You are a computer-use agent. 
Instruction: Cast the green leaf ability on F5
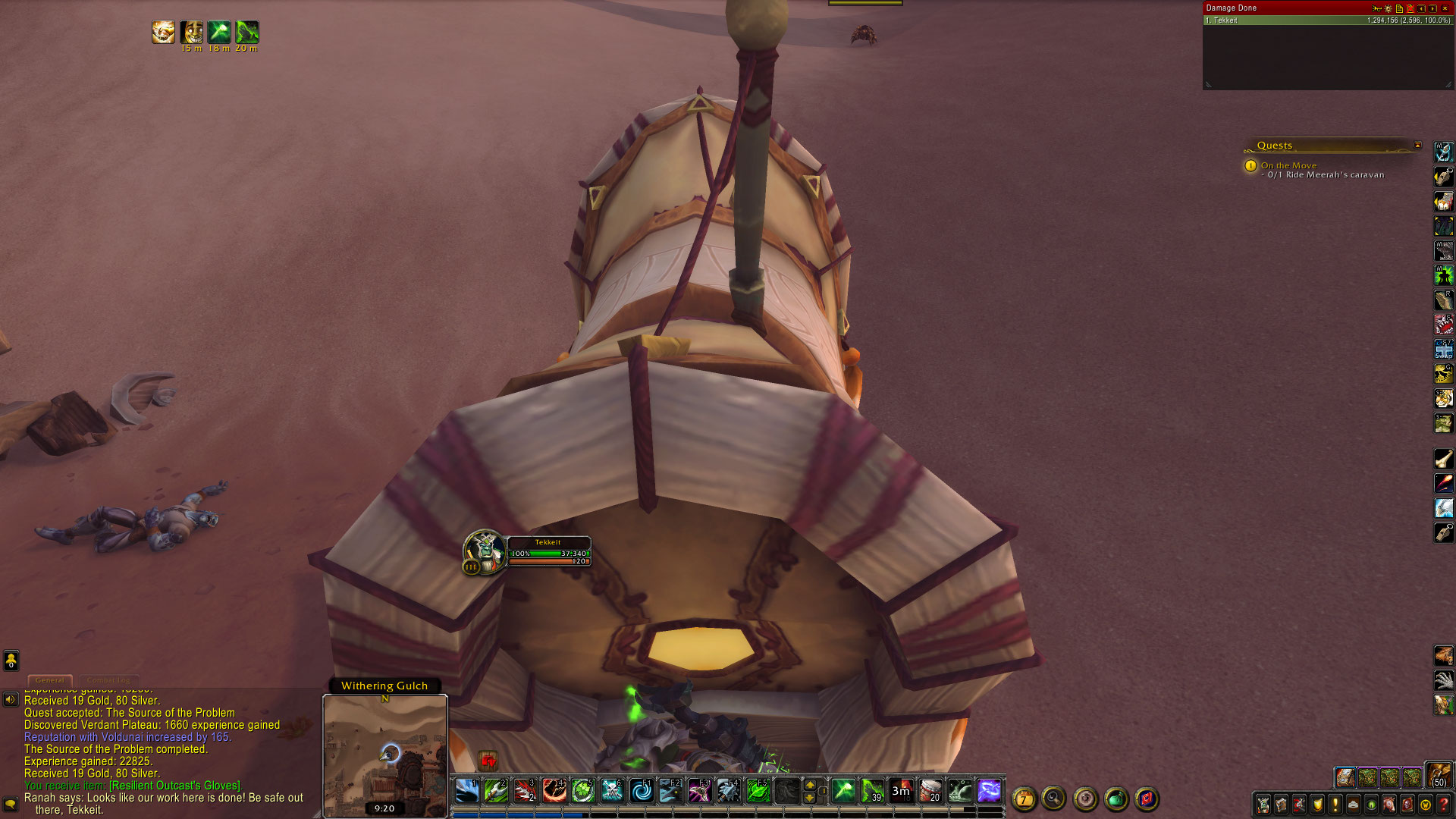[x=757, y=791]
